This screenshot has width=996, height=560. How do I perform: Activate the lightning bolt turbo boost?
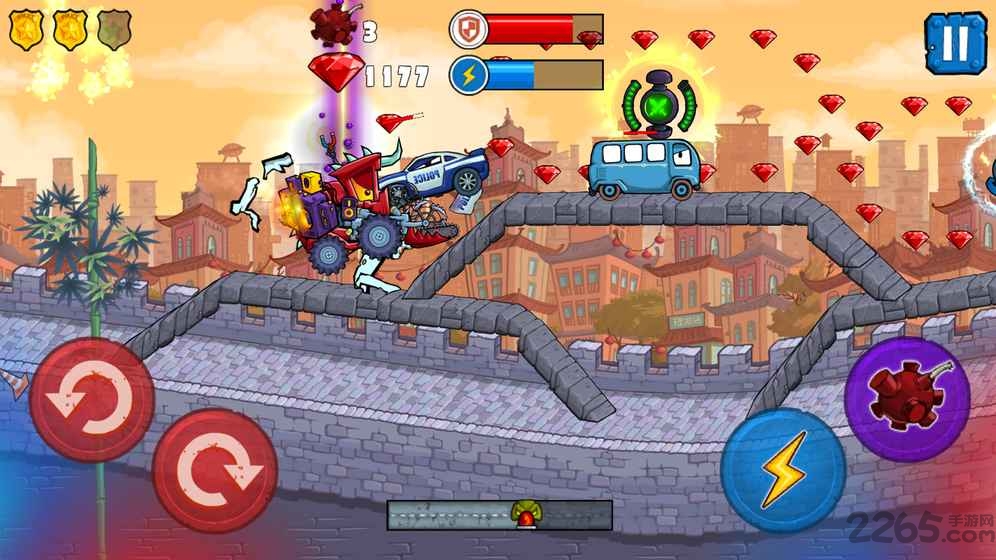(783, 469)
